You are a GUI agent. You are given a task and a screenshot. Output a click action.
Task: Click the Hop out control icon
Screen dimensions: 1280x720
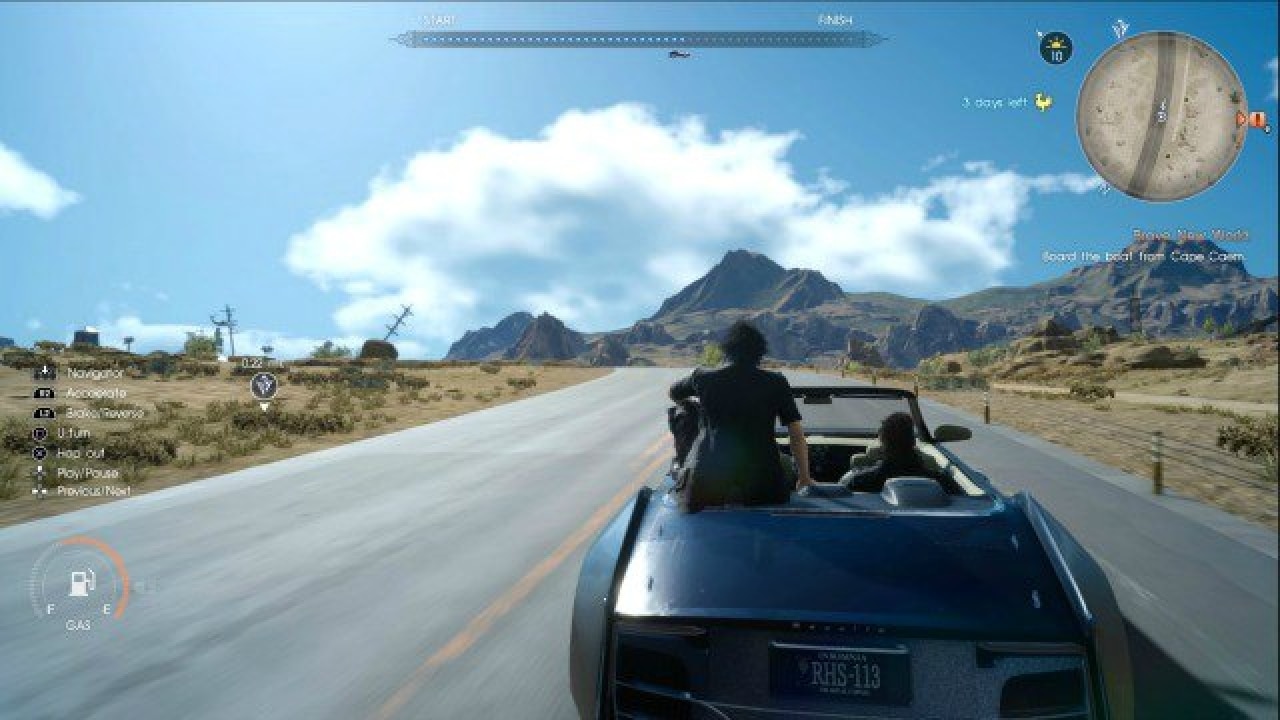[x=39, y=453]
